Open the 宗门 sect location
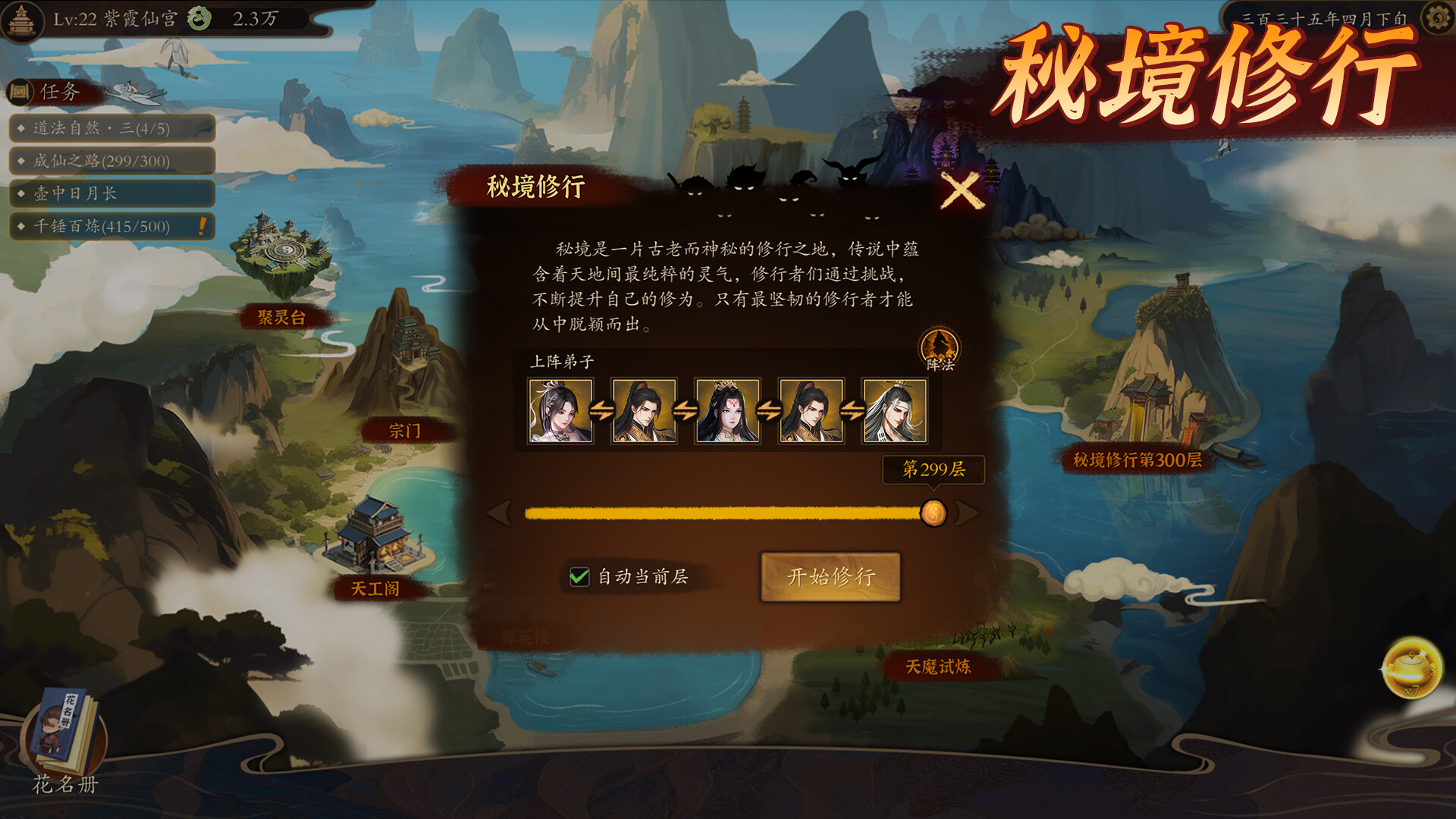Viewport: 1456px width, 819px height. 404,431
